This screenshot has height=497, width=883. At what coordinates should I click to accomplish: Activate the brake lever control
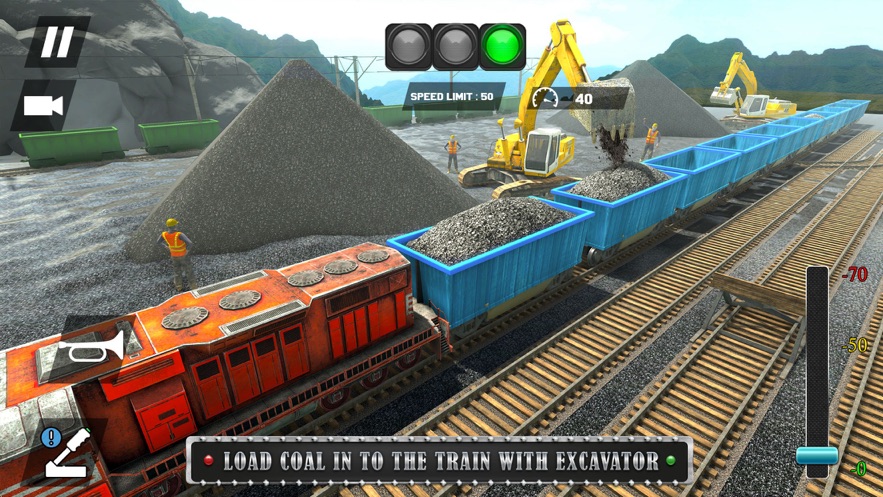pos(66,452)
